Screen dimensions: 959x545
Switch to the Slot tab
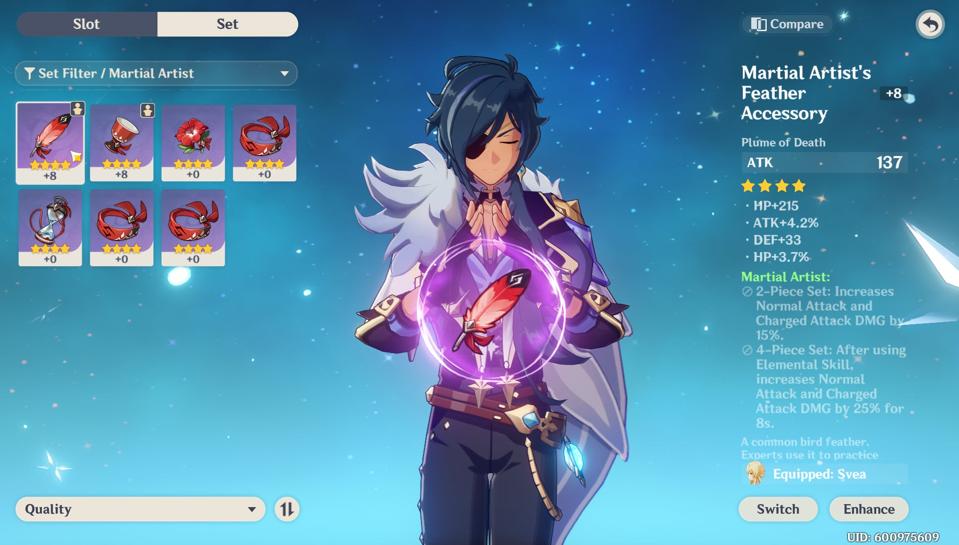pyautogui.click(x=87, y=24)
